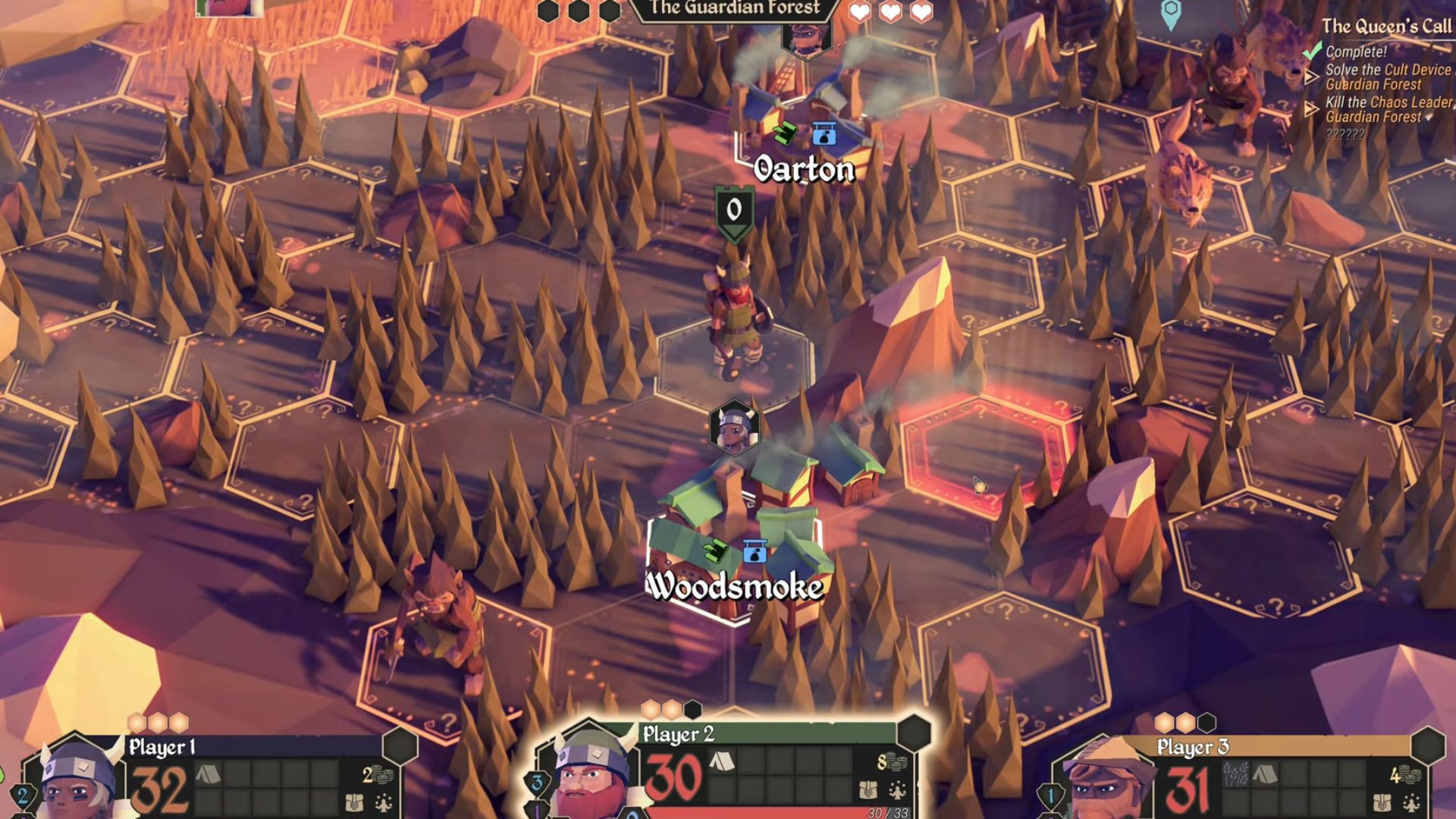Open Player 2's character stats icon
Image resolution: width=1456 pixels, height=819 pixels.
pyautogui.click(x=898, y=790)
